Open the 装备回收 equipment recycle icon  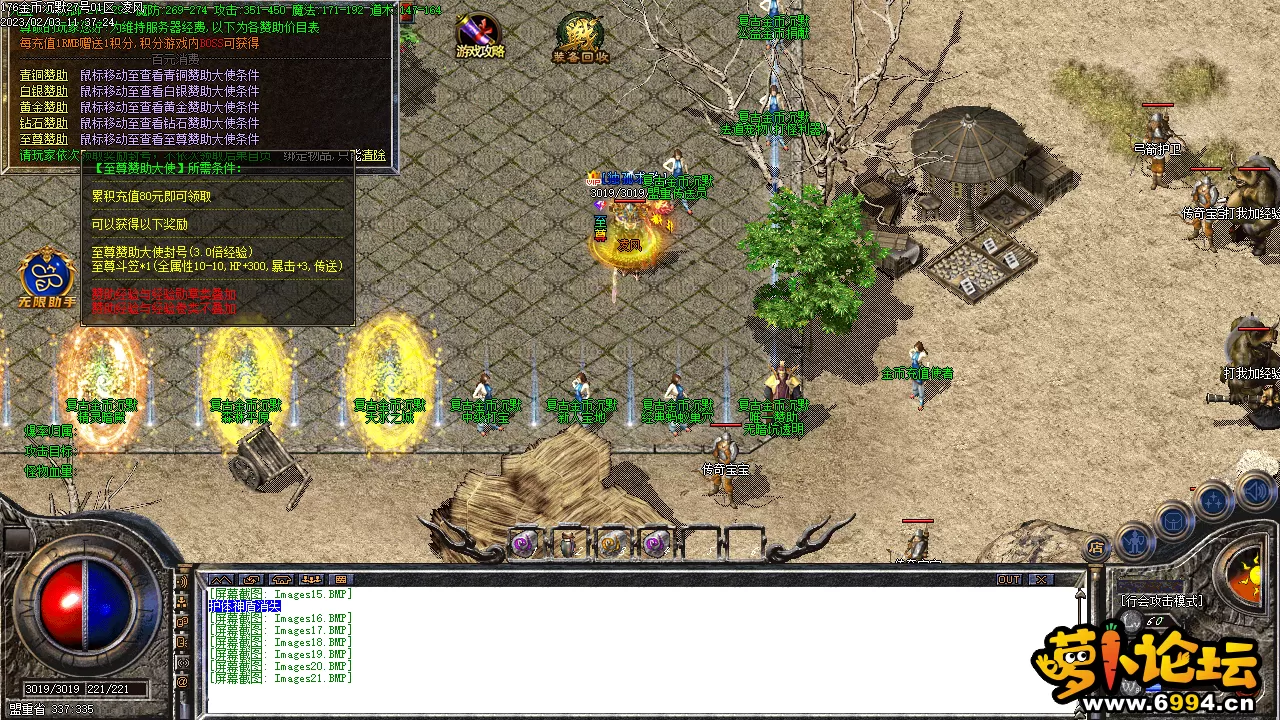click(580, 38)
